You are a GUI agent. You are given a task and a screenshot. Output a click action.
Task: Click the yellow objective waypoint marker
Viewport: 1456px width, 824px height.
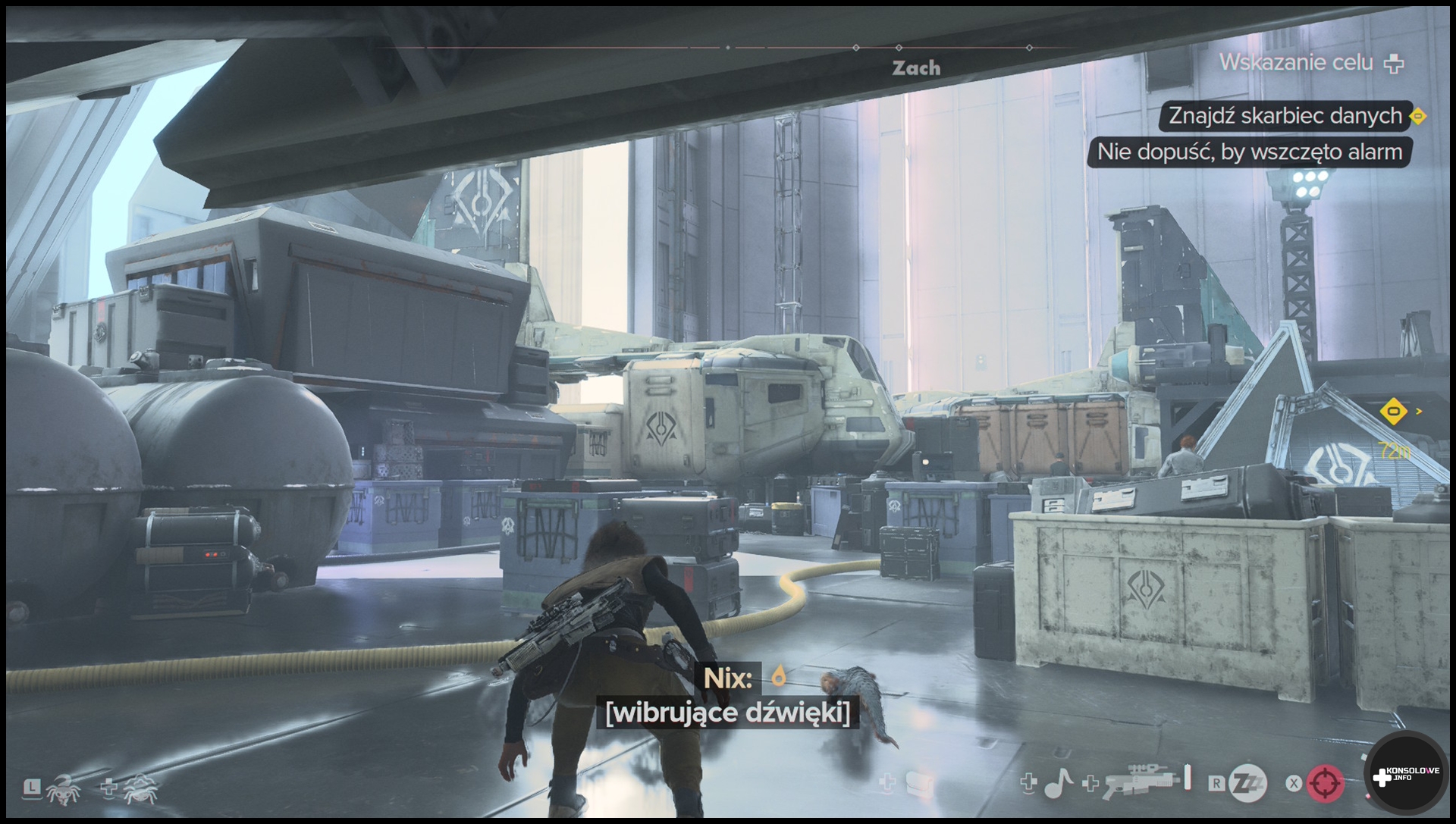[x=1393, y=412]
